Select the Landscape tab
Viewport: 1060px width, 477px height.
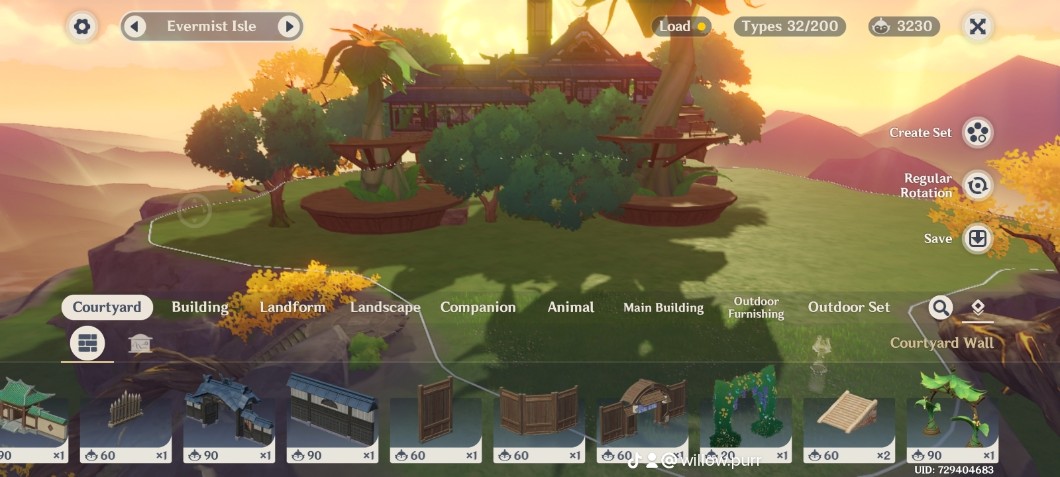[x=385, y=307]
